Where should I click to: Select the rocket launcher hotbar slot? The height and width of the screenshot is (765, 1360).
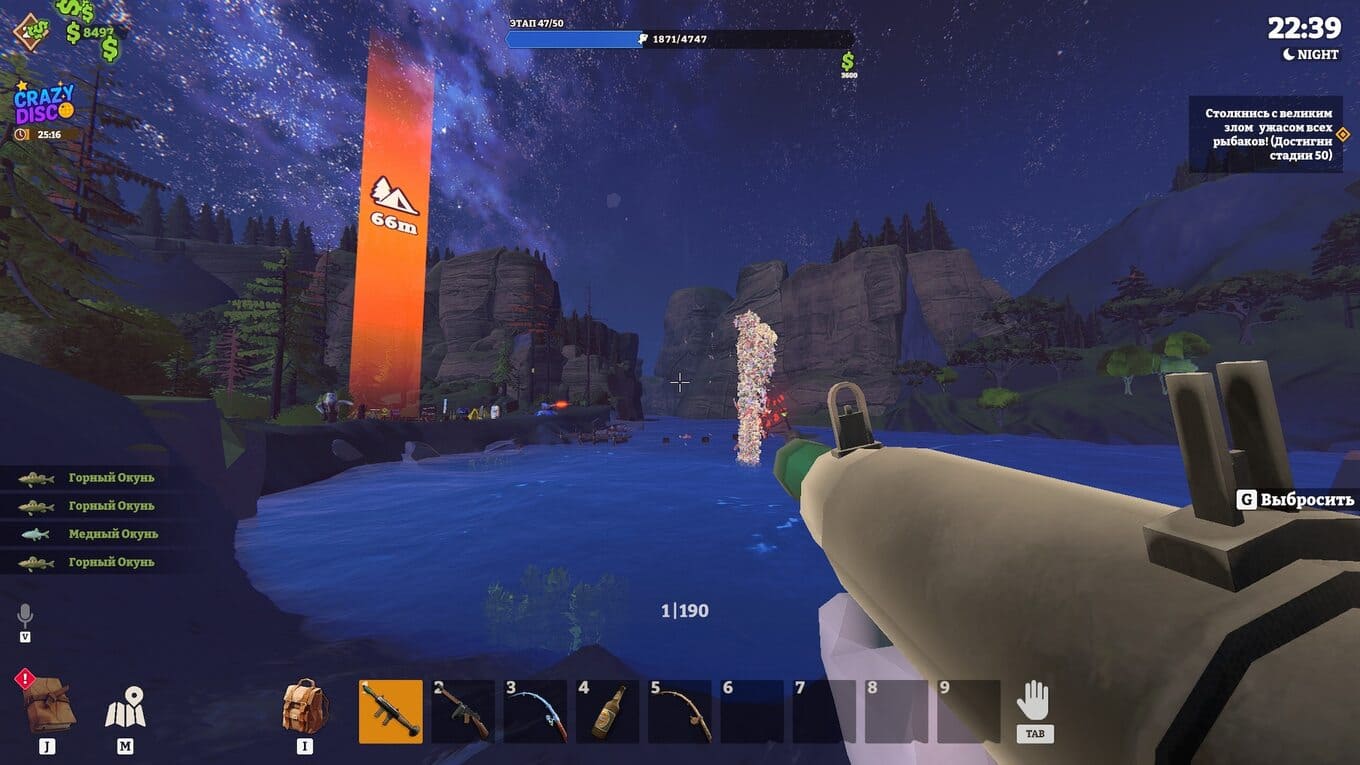pyautogui.click(x=390, y=711)
